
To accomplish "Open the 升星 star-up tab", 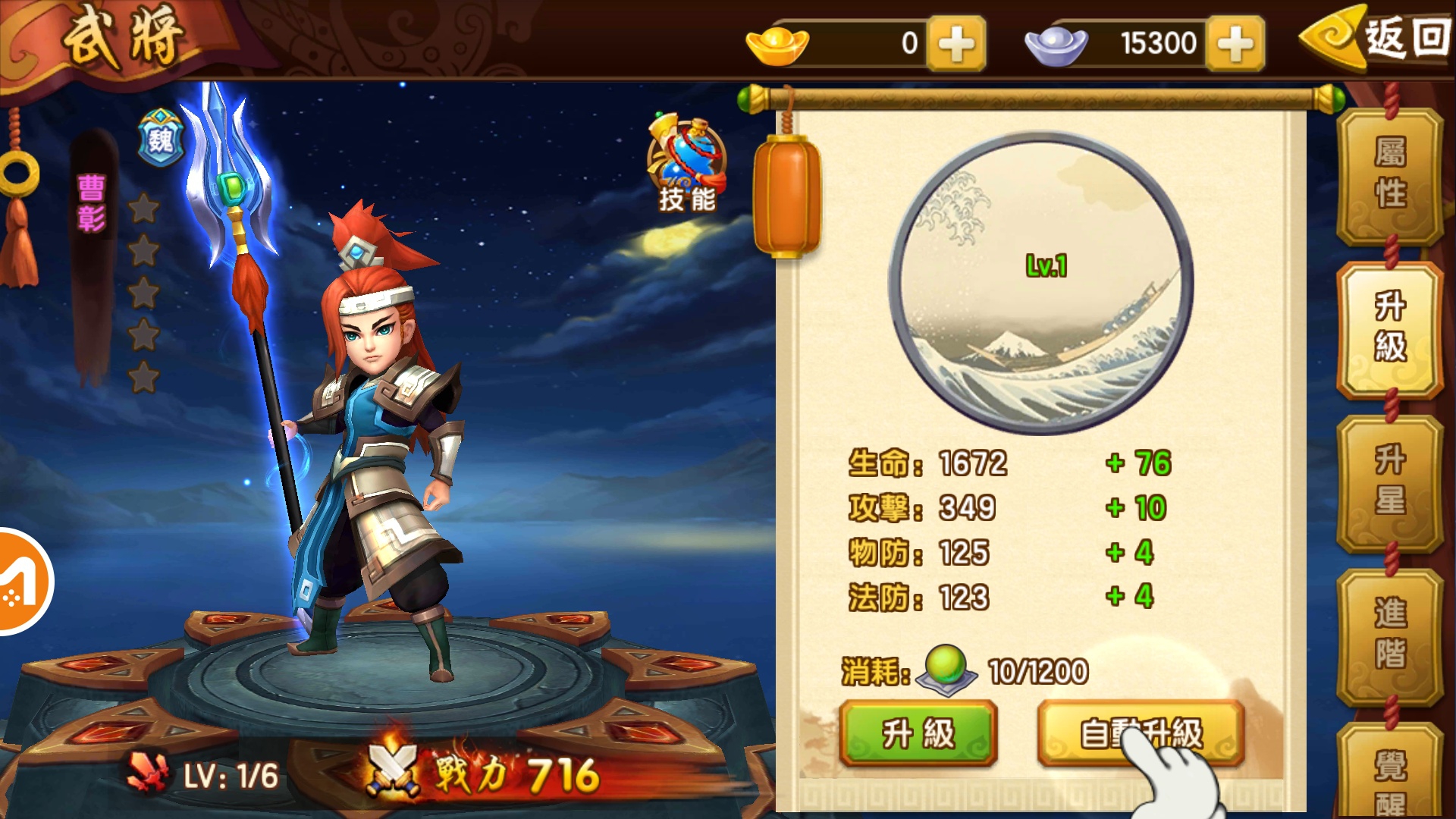I will [1390, 482].
